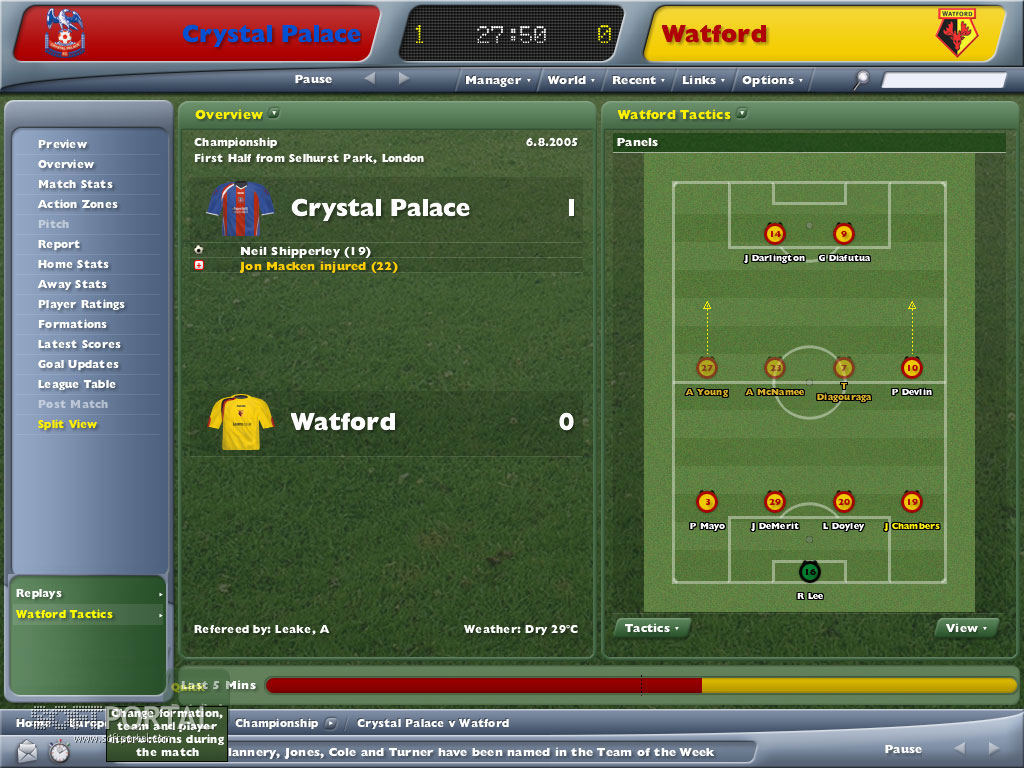Open Action Zones view

pos(77,204)
